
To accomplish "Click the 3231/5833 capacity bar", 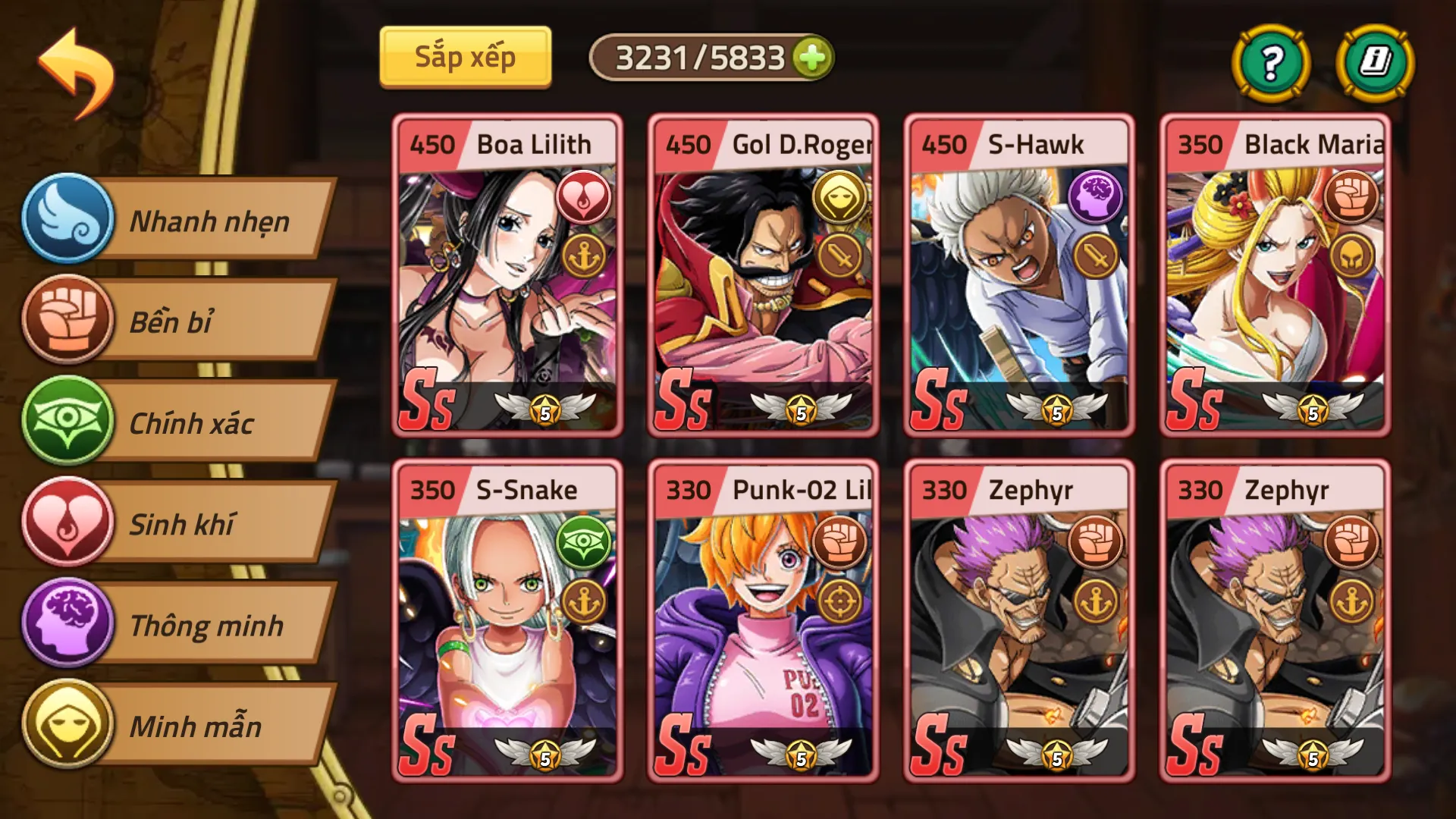I will [x=713, y=57].
